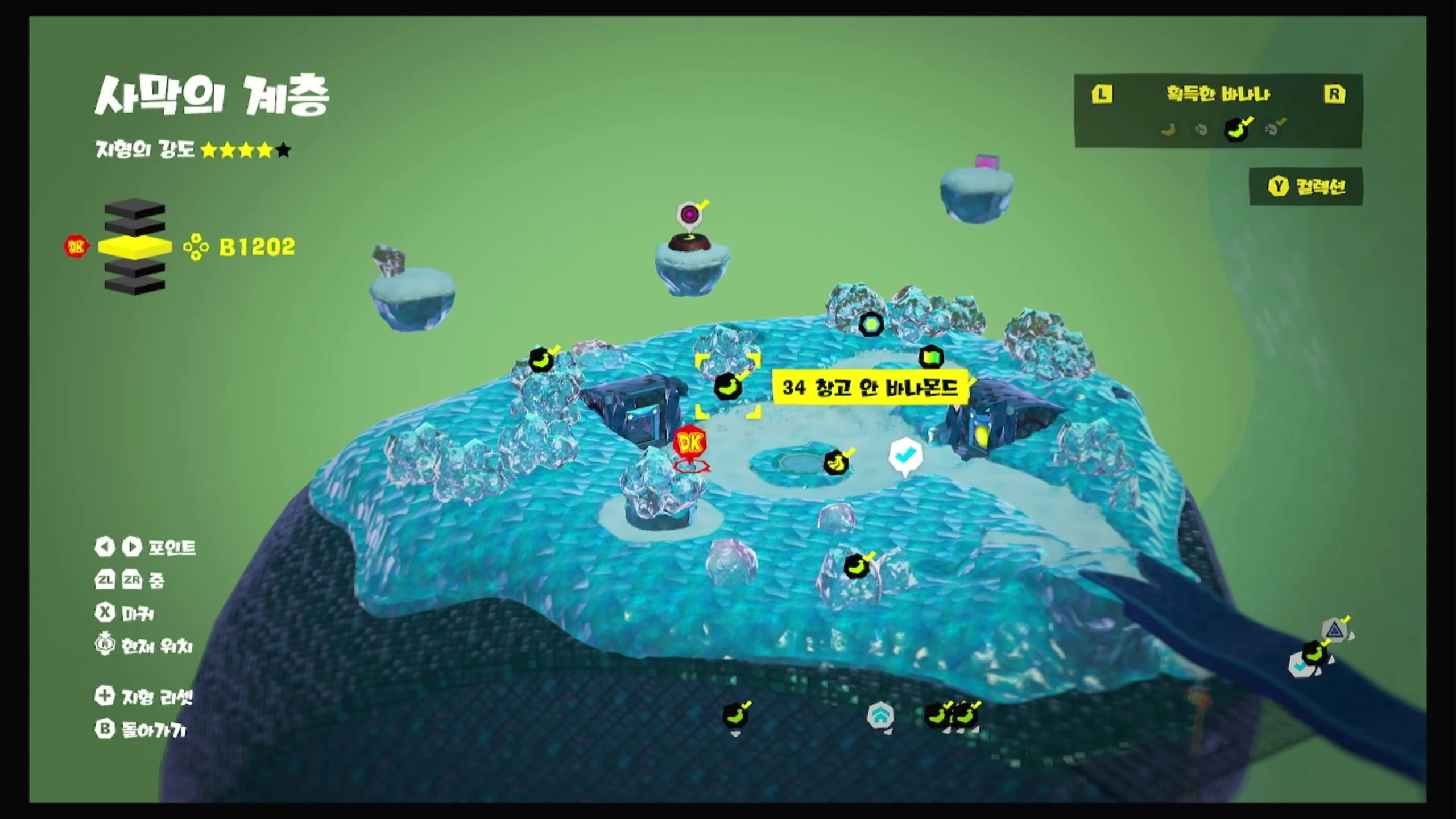Select the purple triangle marker at the map edge
1456x819 pixels.
pos(1334,630)
